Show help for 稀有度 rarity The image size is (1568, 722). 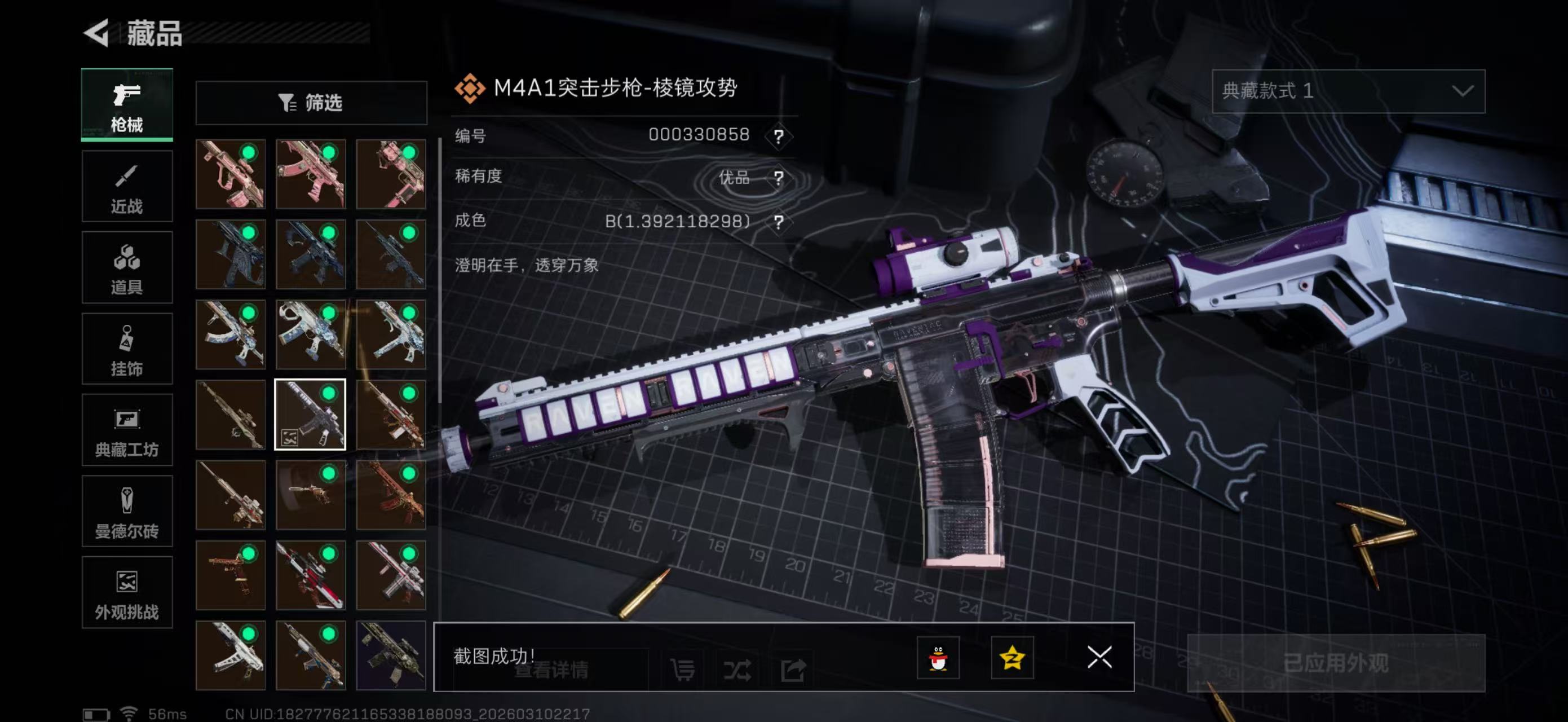click(778, 178)
